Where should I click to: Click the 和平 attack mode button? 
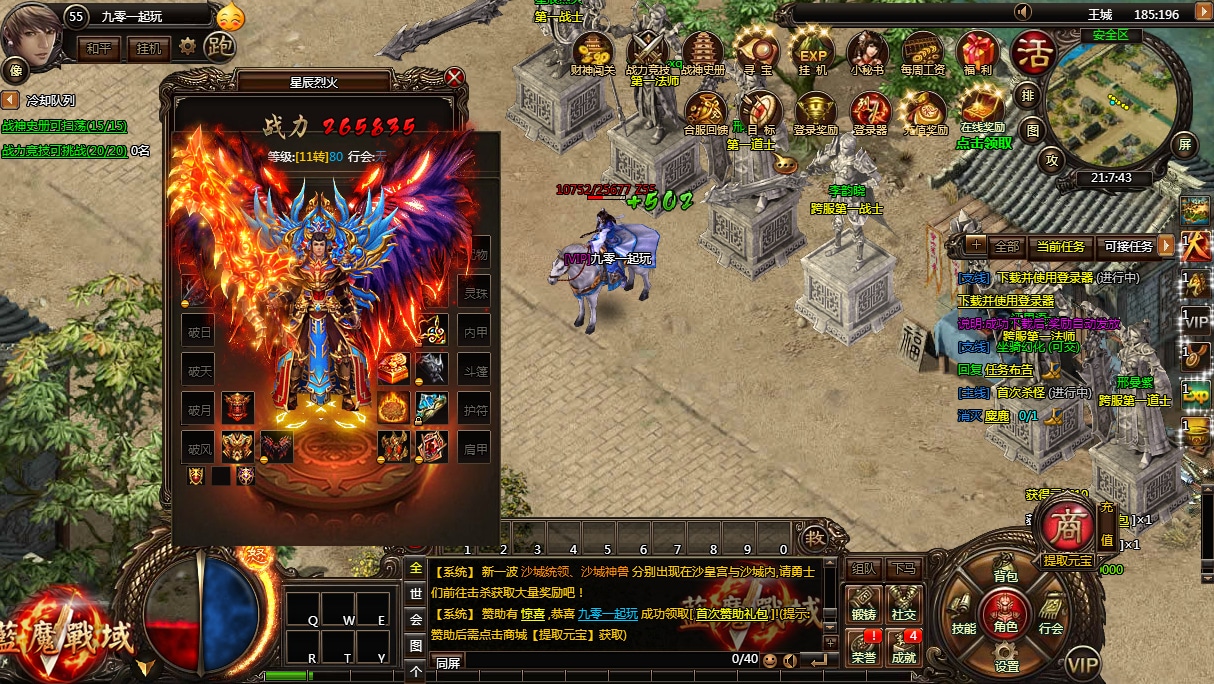[98, 47]
